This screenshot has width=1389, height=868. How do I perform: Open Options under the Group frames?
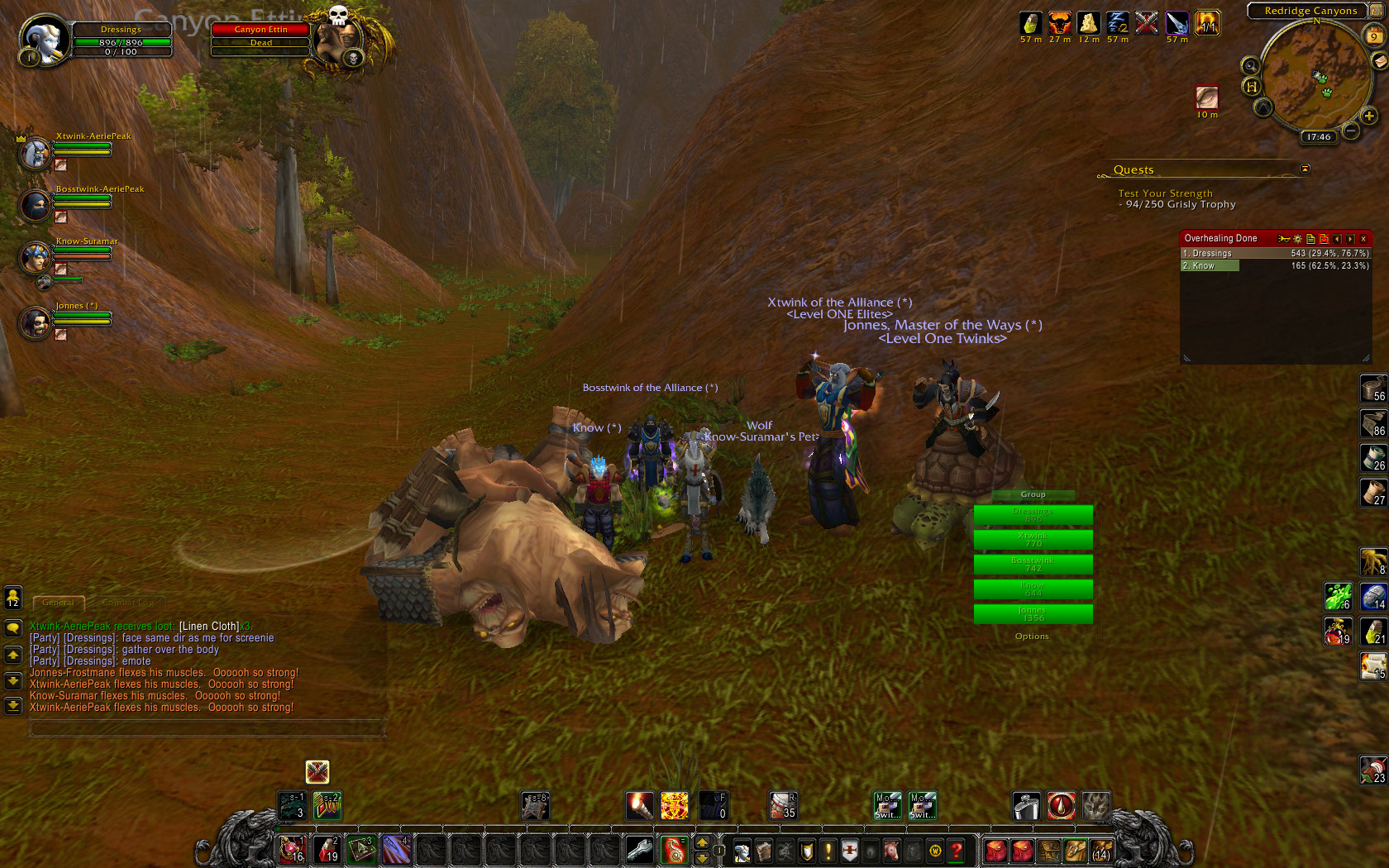1032,637
